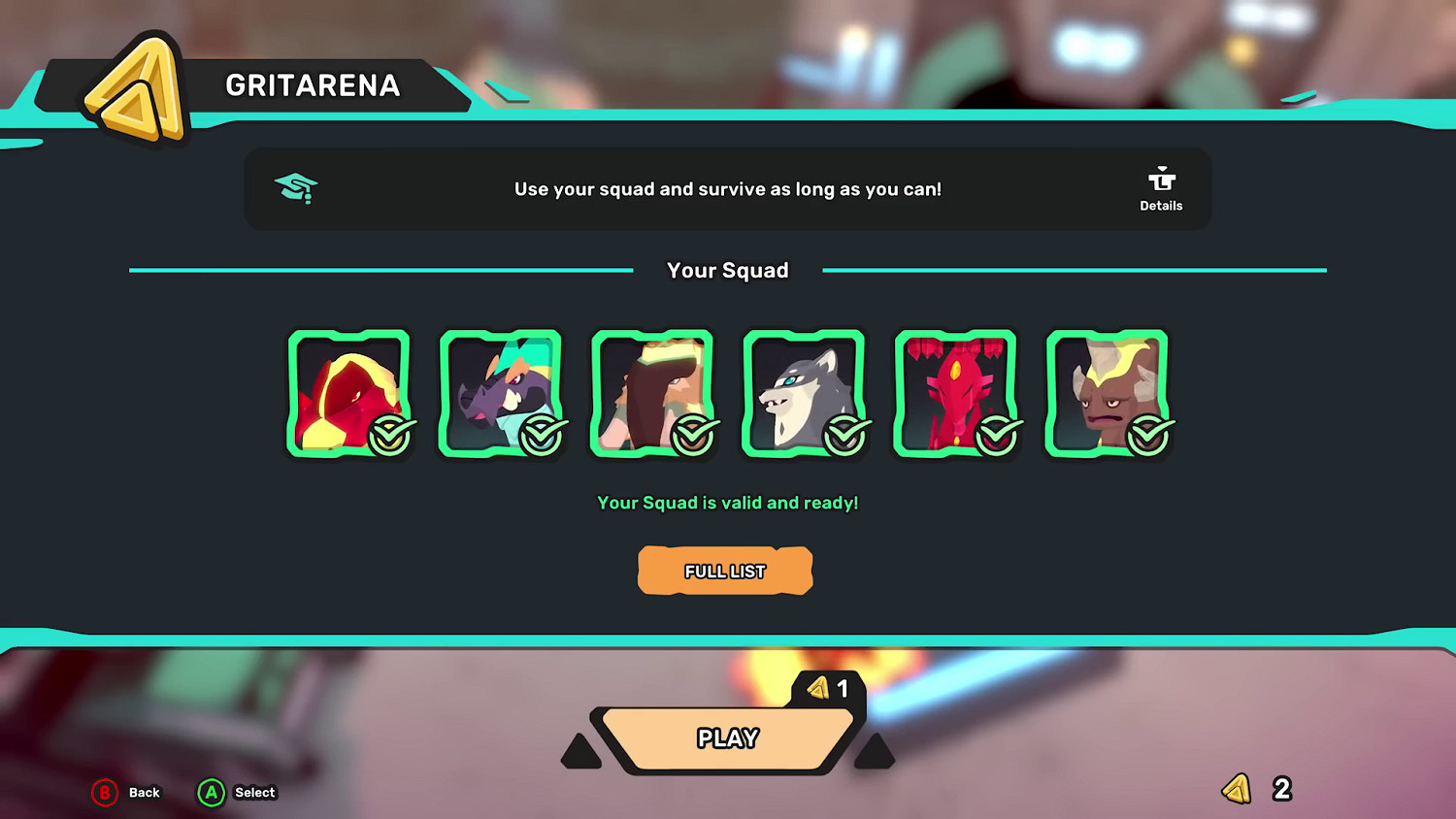Expand the mode selector via the Play arrows
This screenshot has width=1456, height=819.
[x=874, y=748]
